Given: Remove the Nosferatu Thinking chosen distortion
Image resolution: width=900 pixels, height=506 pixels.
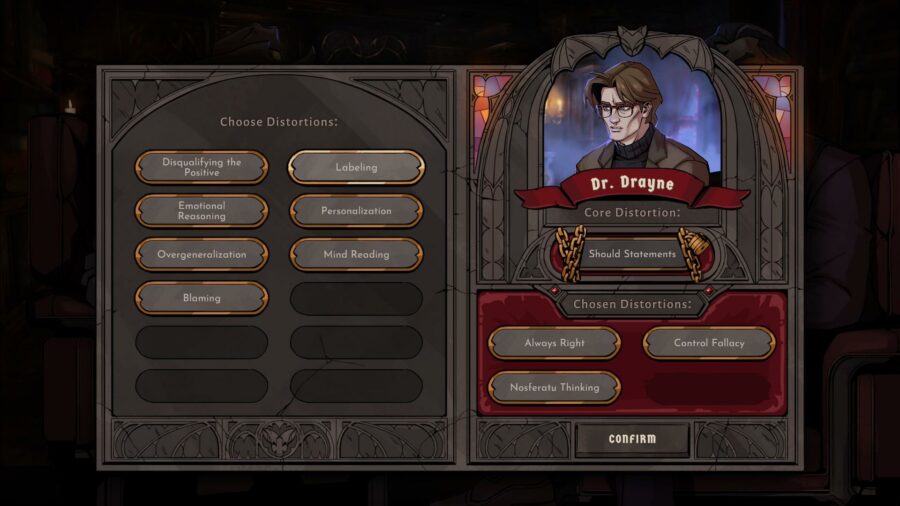Looking at the screenshot, I should [x=554, y=387].
